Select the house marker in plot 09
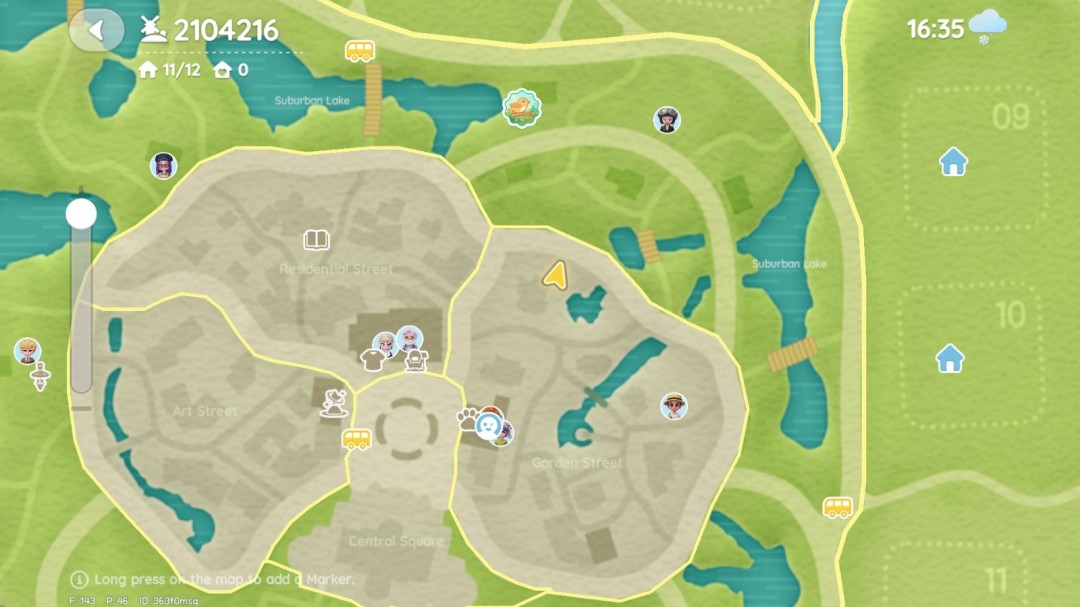Screen dimensions: 1080x607 953,161
